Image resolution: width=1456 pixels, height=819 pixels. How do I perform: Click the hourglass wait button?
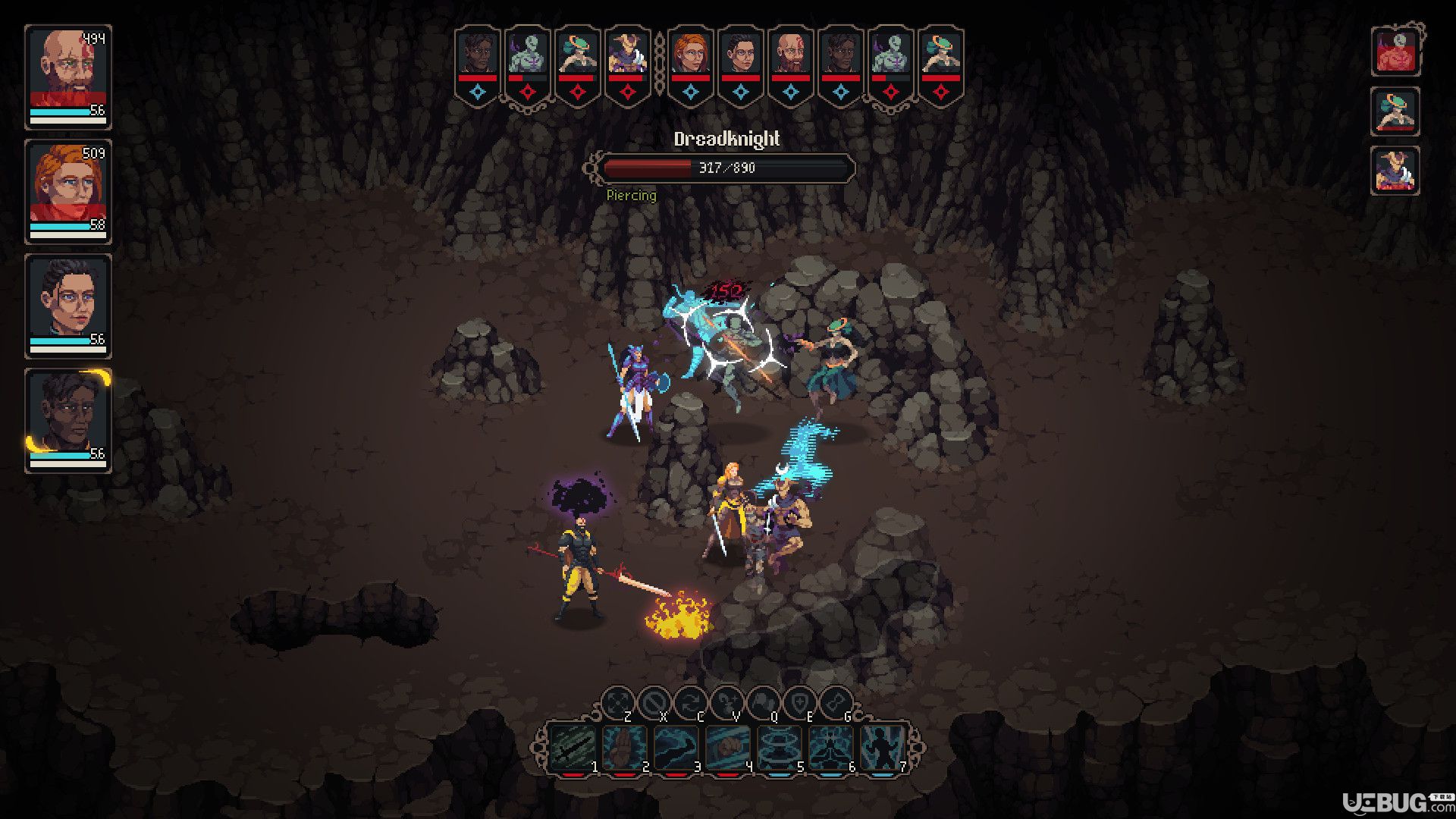[x=836, y=704]
